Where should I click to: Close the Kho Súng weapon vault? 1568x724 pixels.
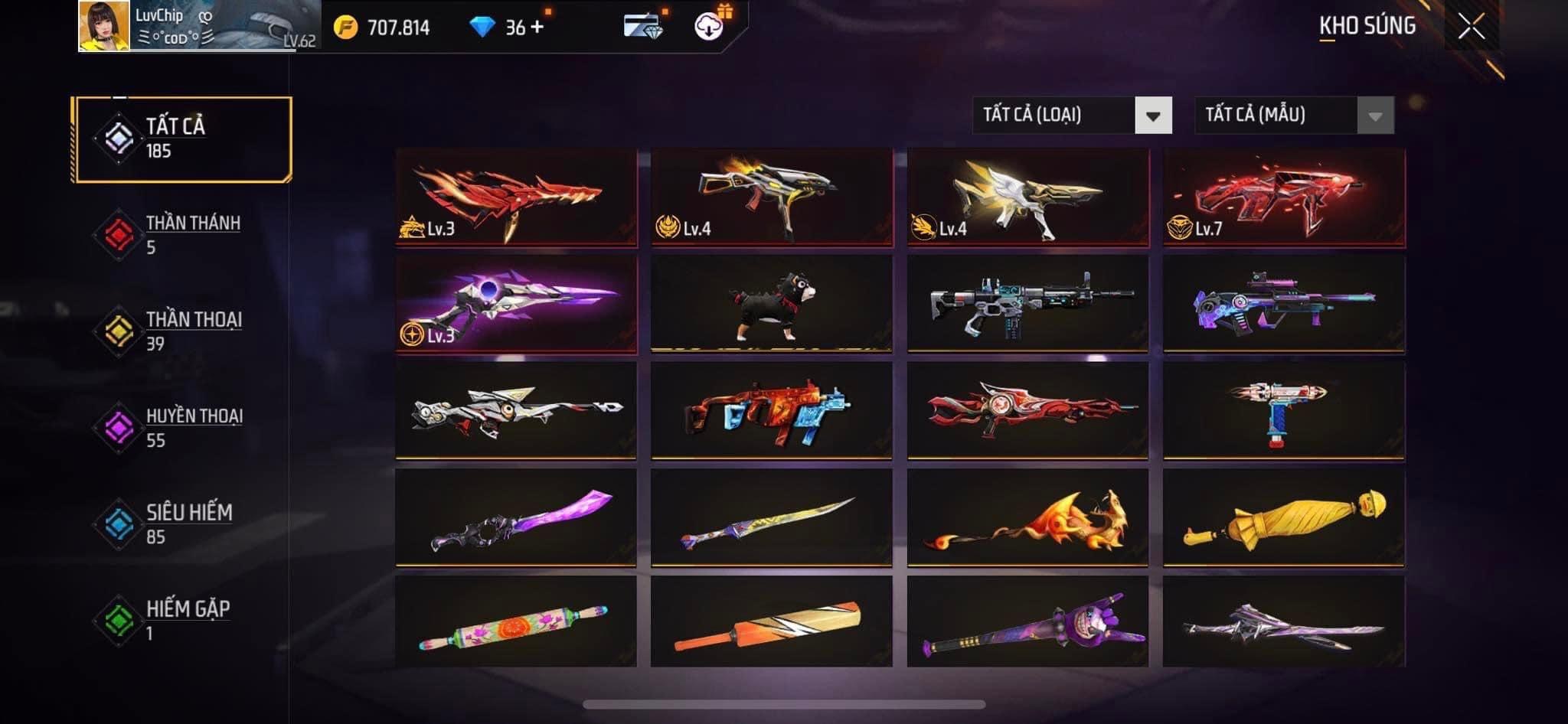(x=1471, y=27)
